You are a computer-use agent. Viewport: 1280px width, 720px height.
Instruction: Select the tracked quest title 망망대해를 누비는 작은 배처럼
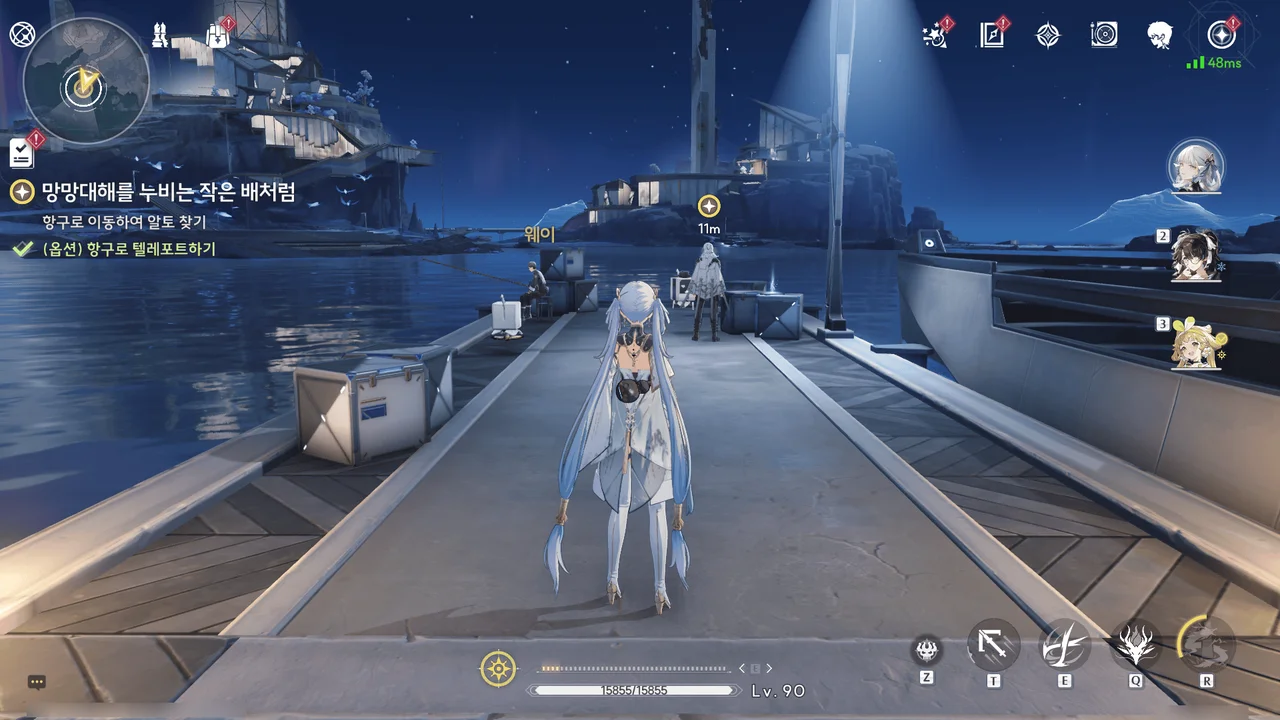tap(168, 192)
